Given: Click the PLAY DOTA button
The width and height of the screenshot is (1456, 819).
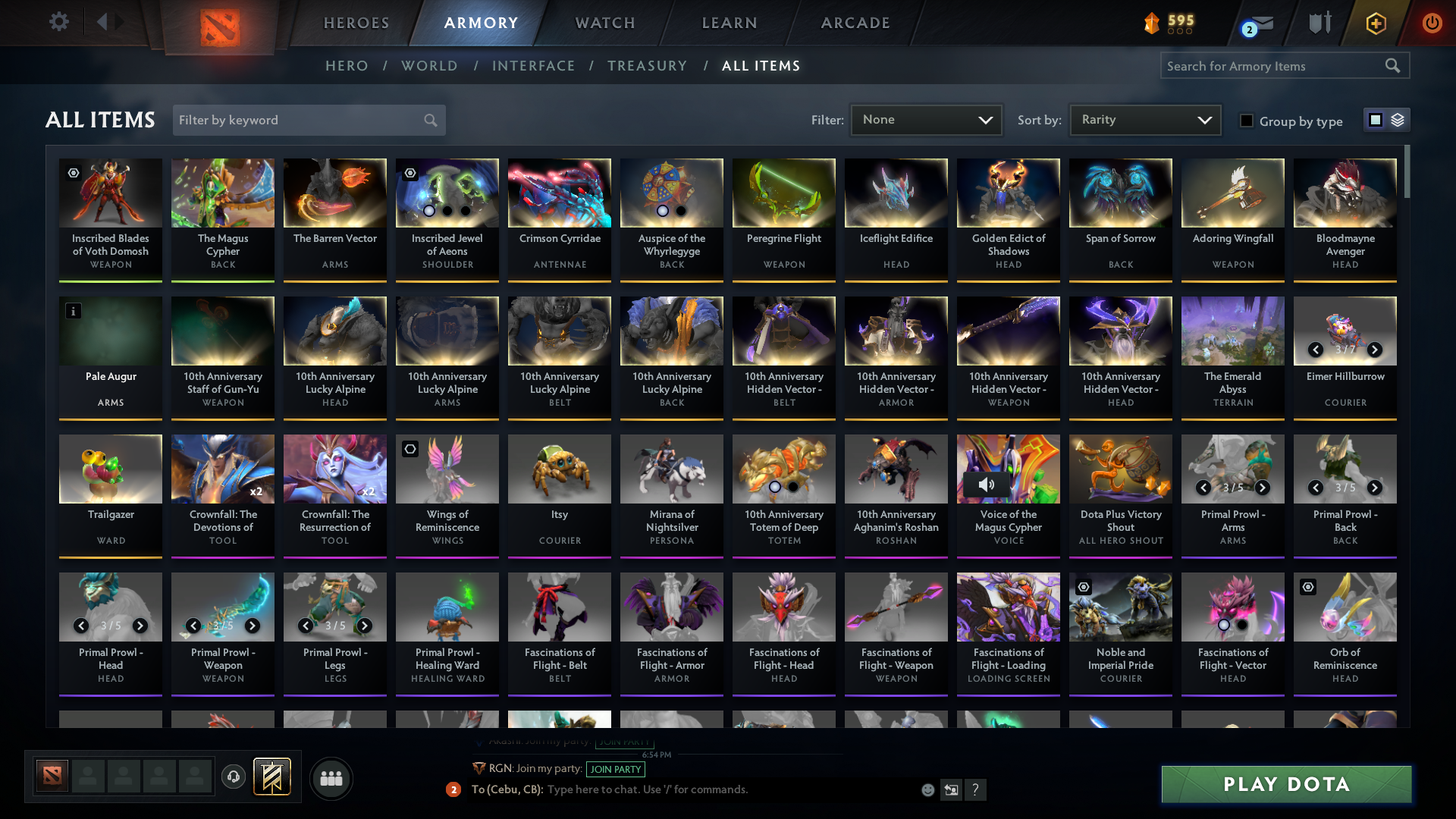Looking at the screenshot, I should pyautogui.click(x=1285, y=784).
